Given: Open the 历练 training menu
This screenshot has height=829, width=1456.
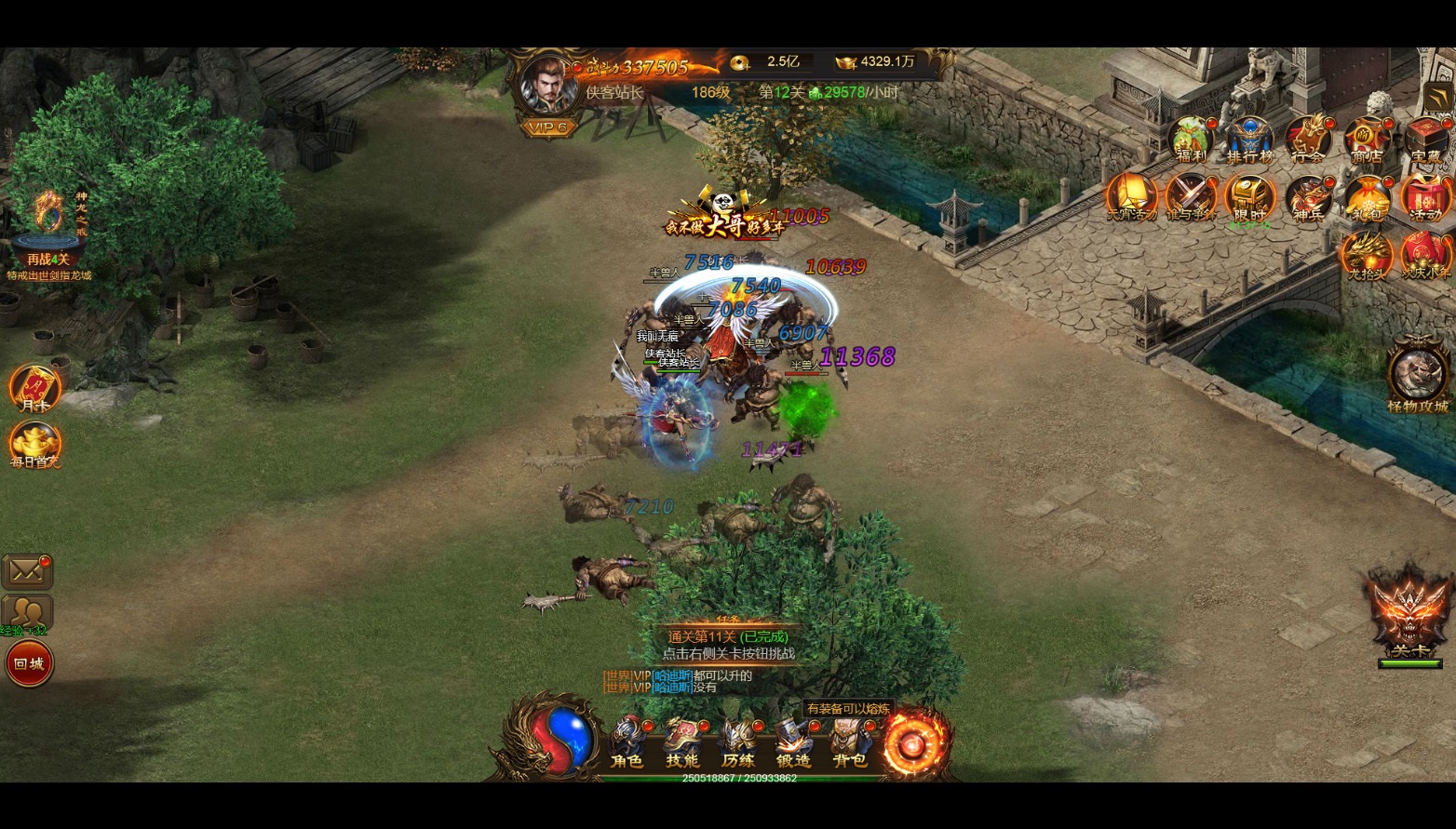Looking at the screenshot, I should click(x=738, y=743).
